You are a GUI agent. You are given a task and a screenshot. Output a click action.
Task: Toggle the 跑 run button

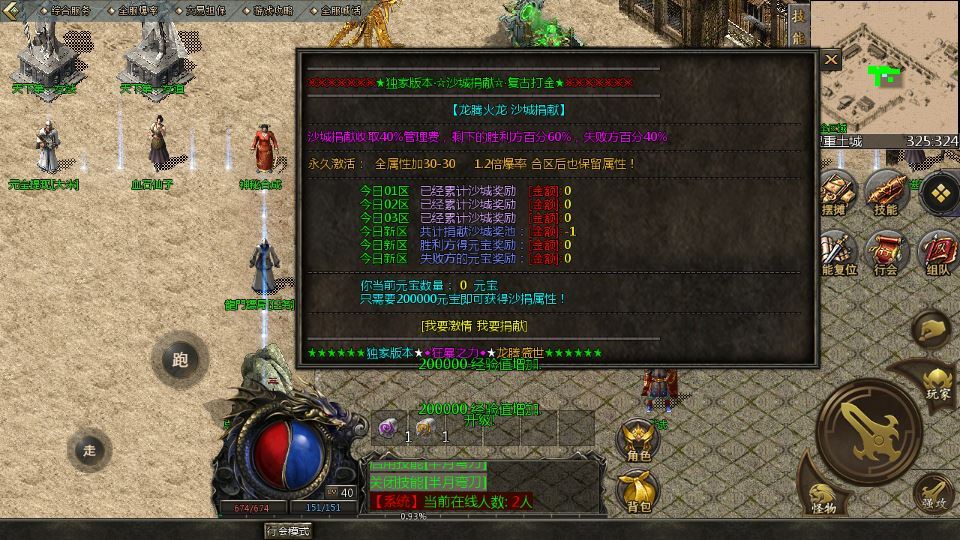tap(180, 359)
